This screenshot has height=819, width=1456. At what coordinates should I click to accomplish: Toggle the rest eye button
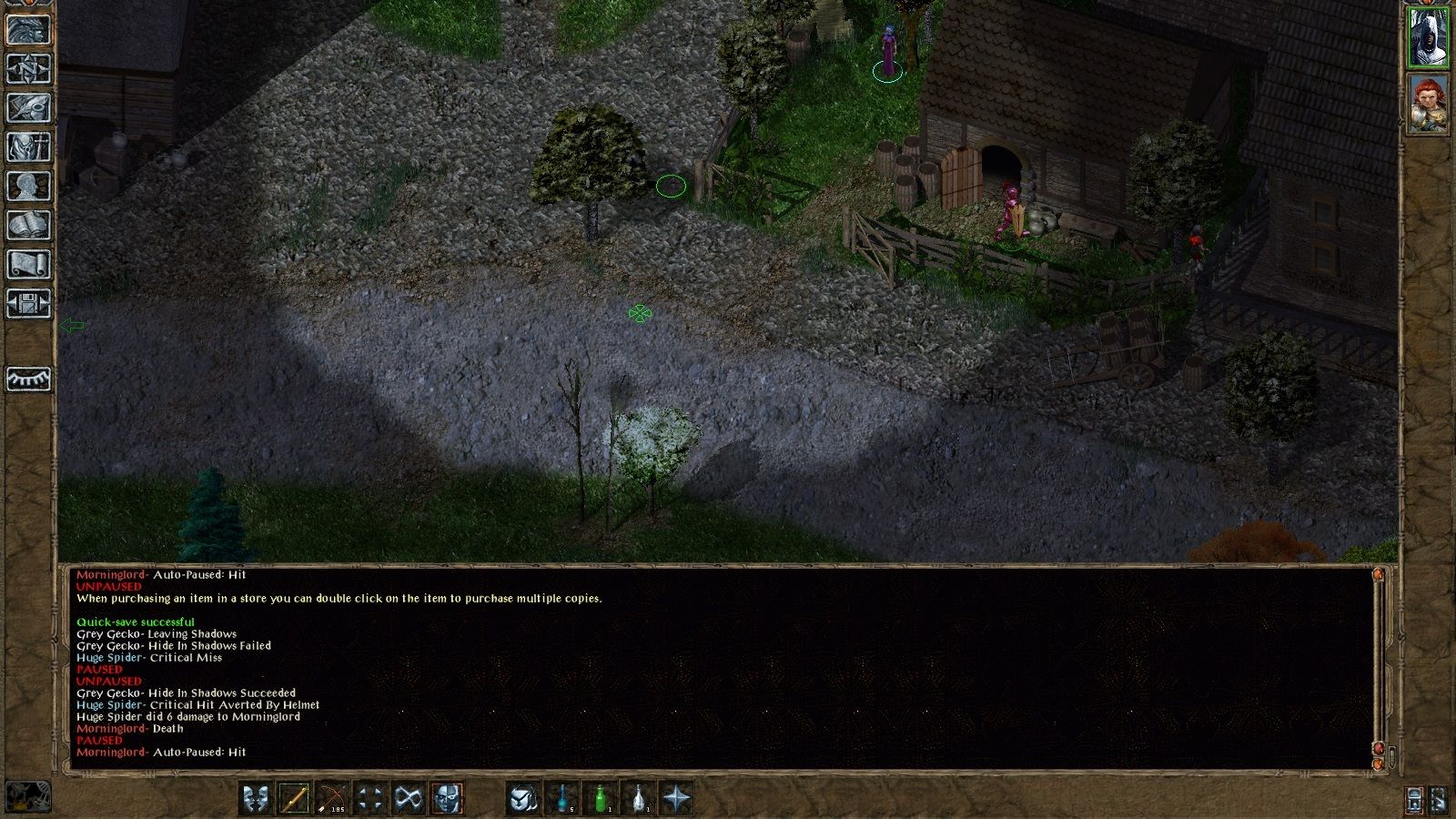click(28, 379)
